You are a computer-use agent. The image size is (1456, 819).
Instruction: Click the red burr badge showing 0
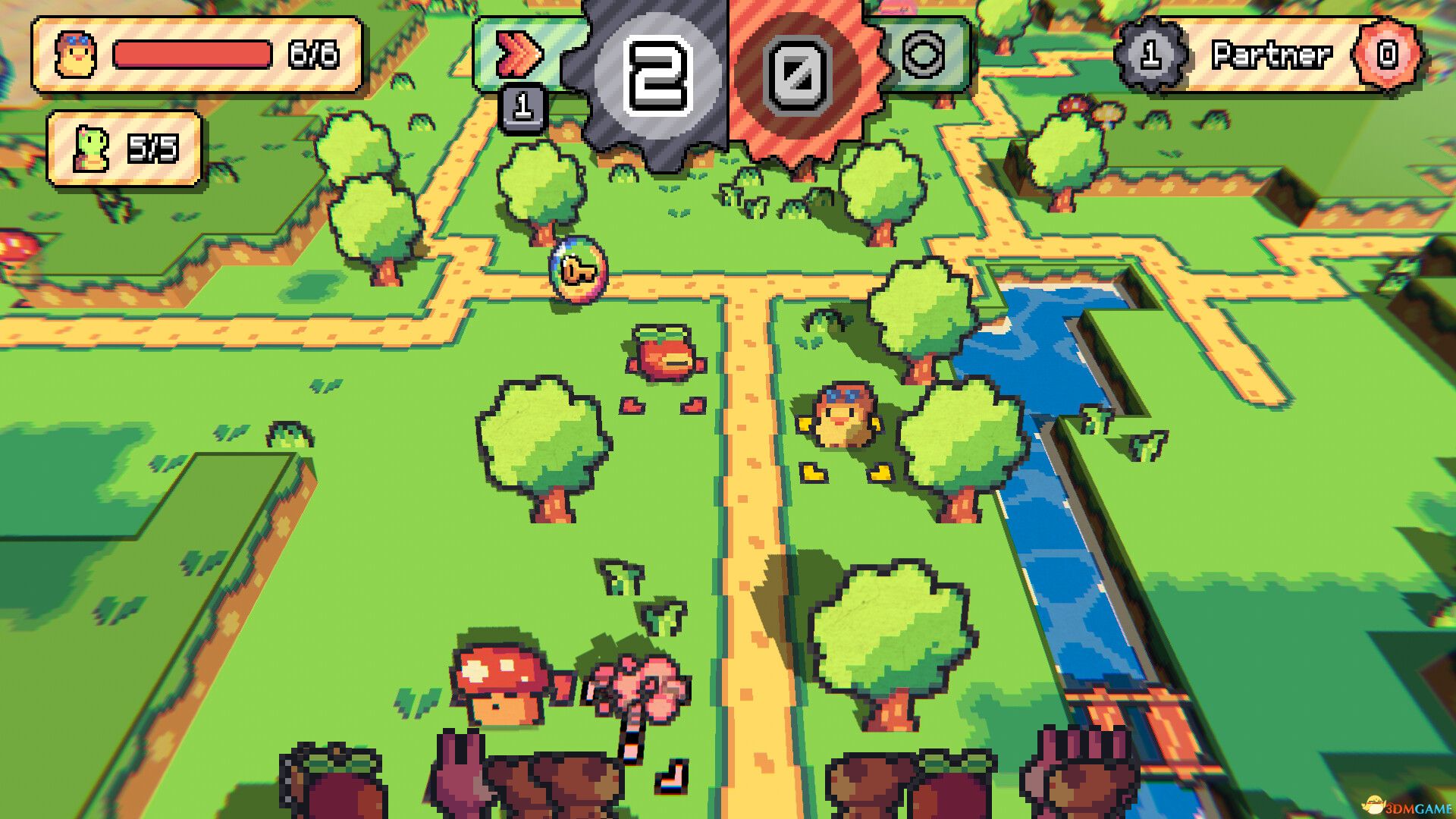(797, 72)
